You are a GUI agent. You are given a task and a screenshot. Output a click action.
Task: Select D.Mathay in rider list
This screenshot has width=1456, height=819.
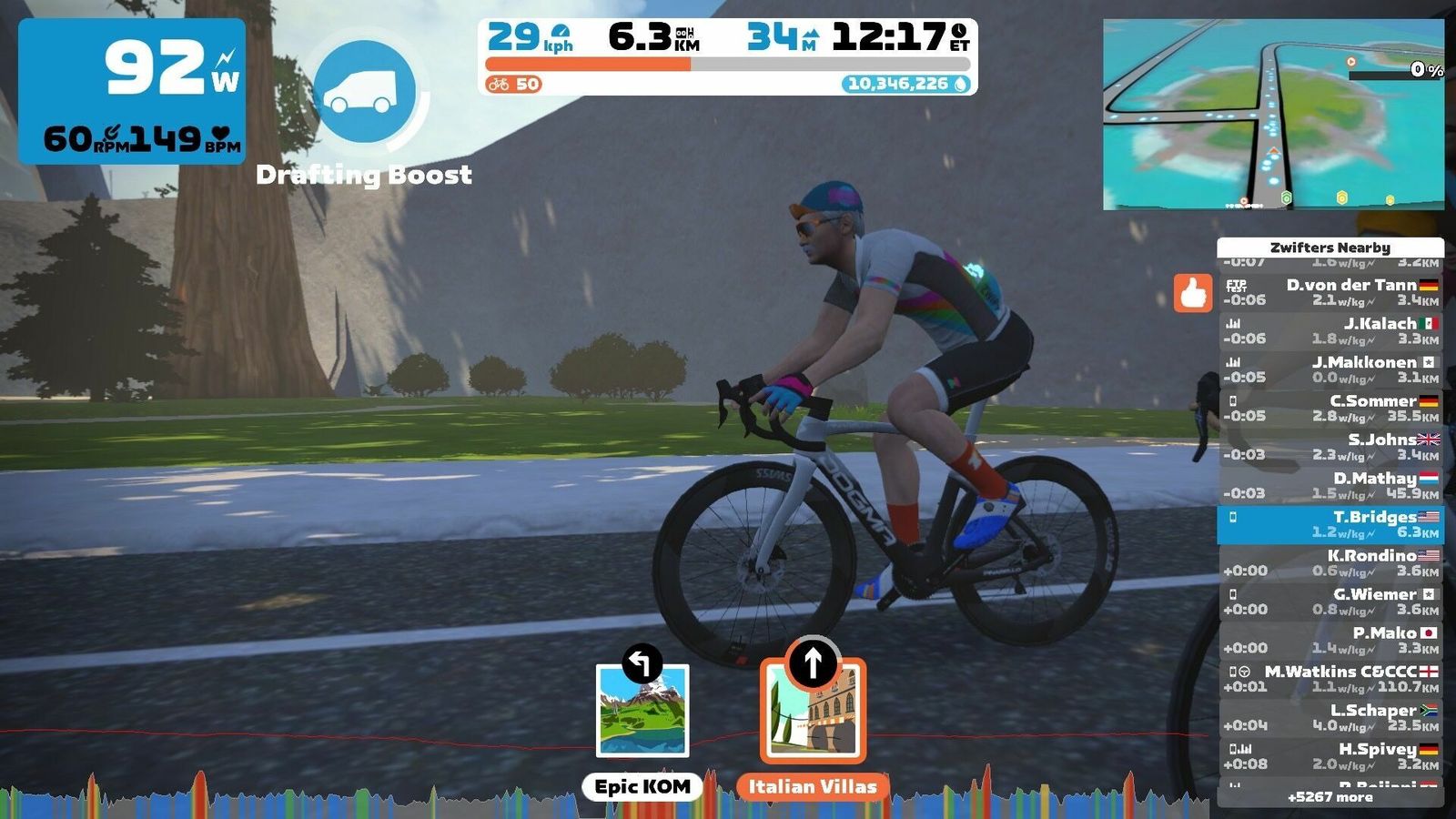[1330, 486]
